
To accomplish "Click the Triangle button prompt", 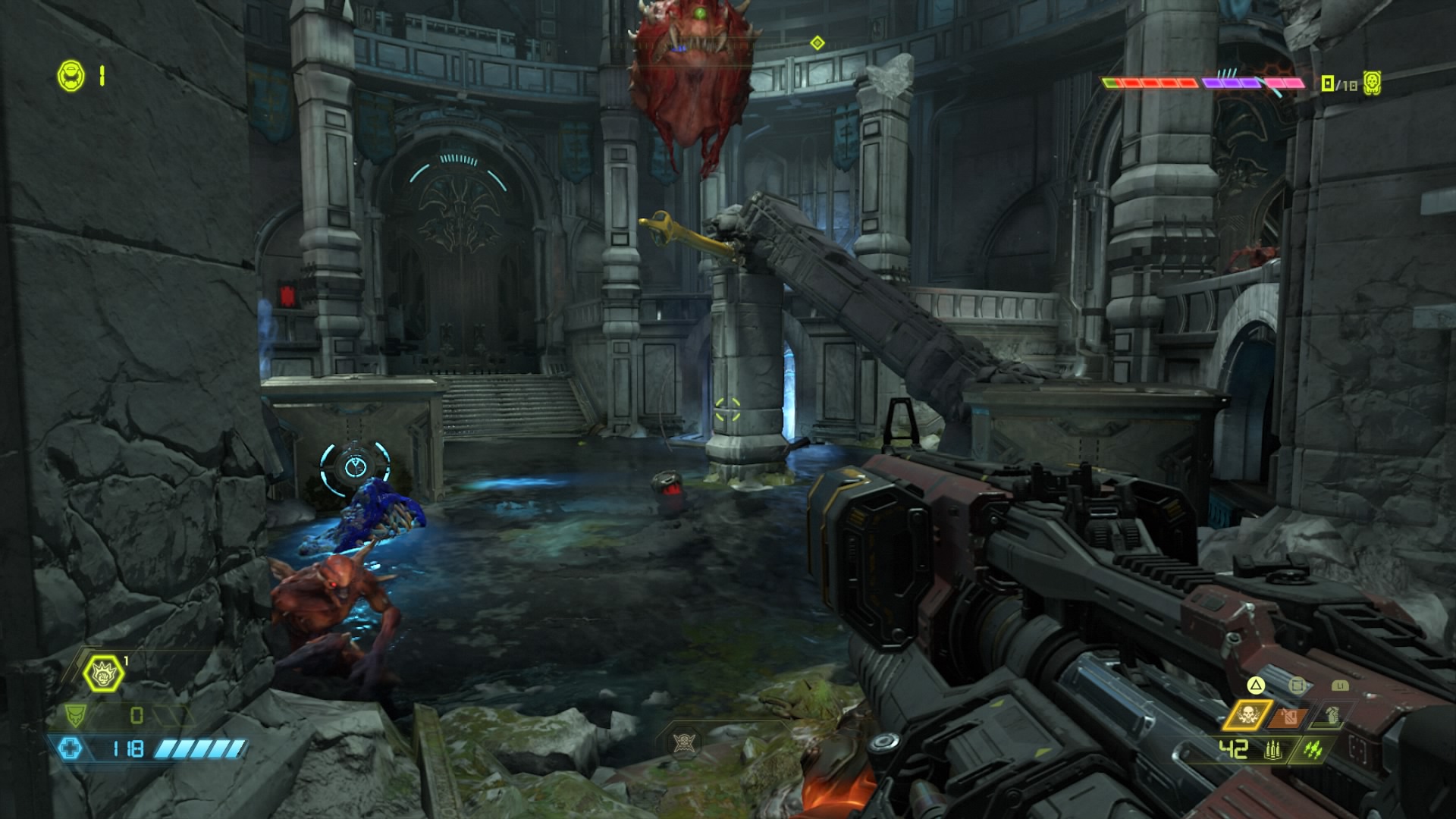I will pyautogui.click(x=1255, y=687).
